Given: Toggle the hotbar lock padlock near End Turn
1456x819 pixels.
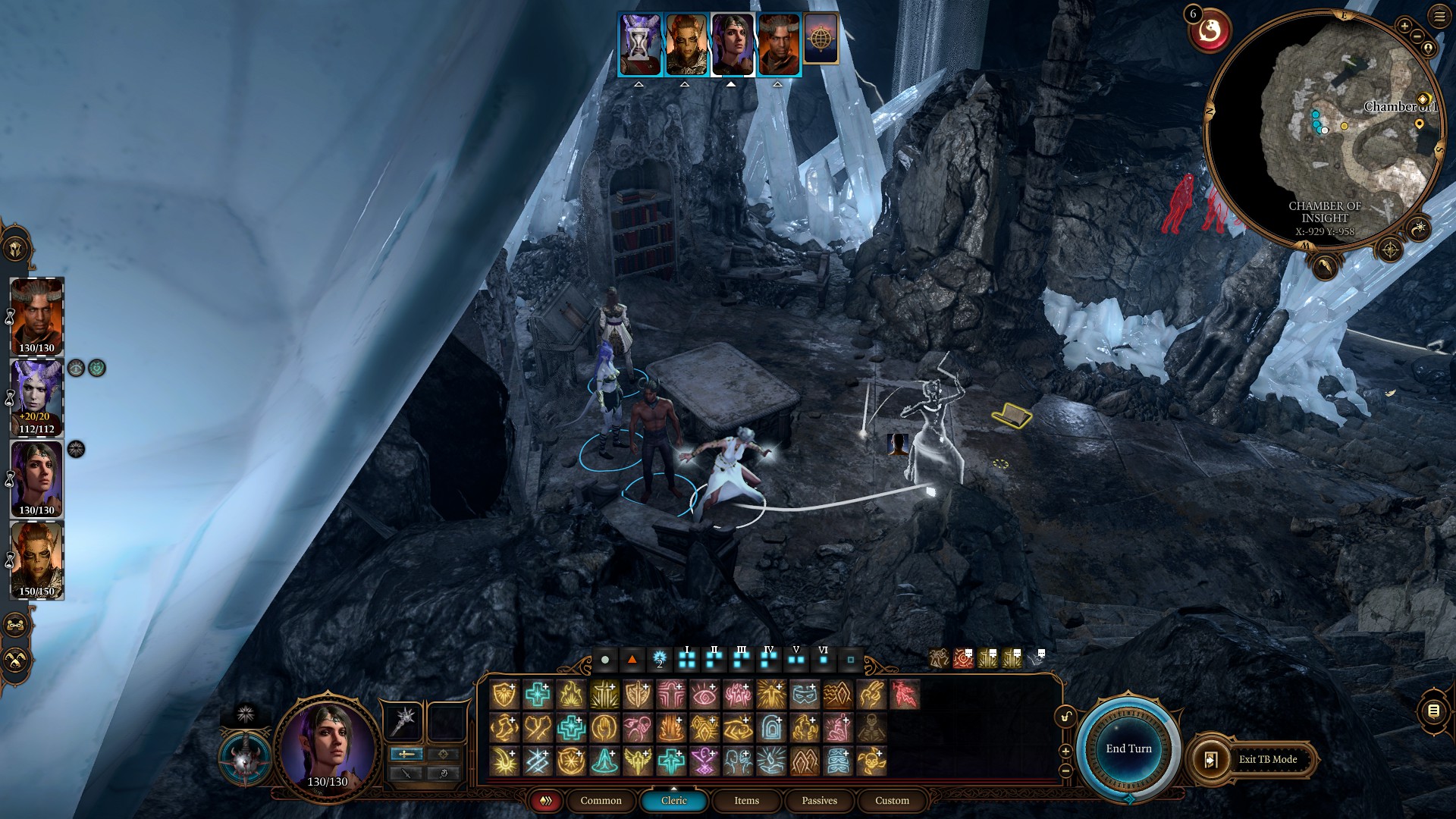Looking at the screenshot, I should coord(1065,717).
